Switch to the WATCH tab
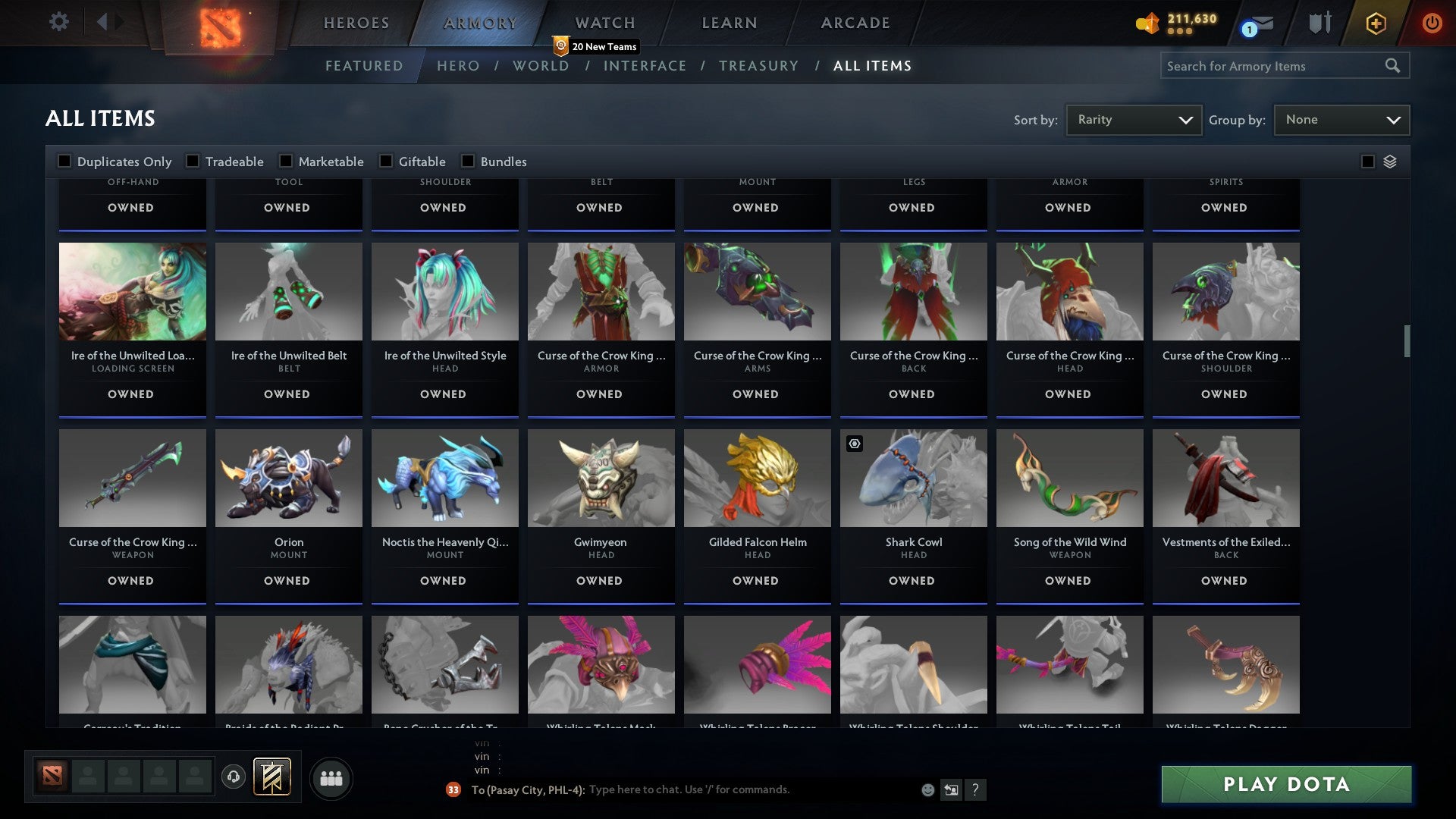The image size is (1456, 819). [x=603, y=23]
